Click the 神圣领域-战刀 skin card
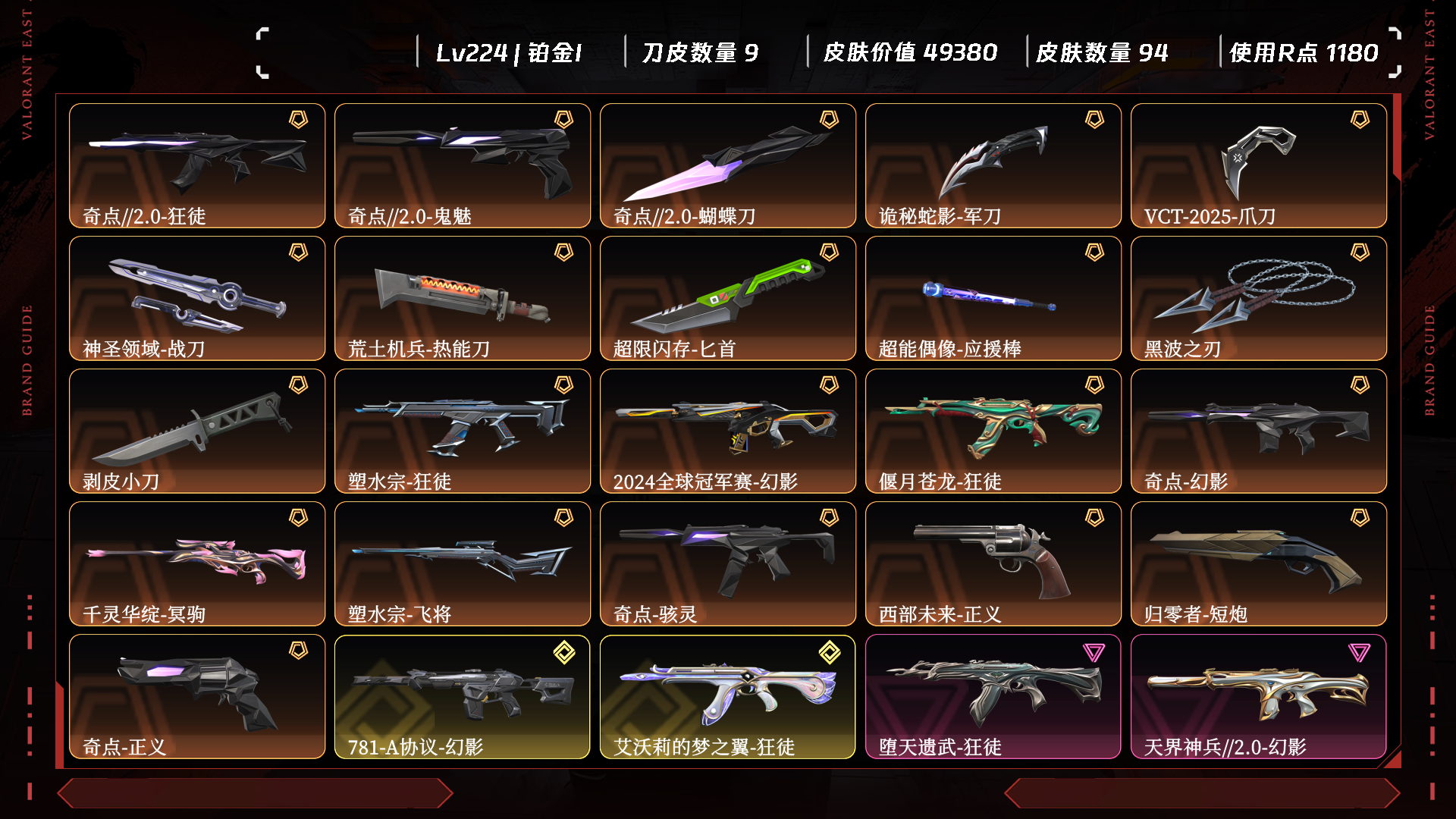Viewport: 1456px width, 819px height. (197, 298)
